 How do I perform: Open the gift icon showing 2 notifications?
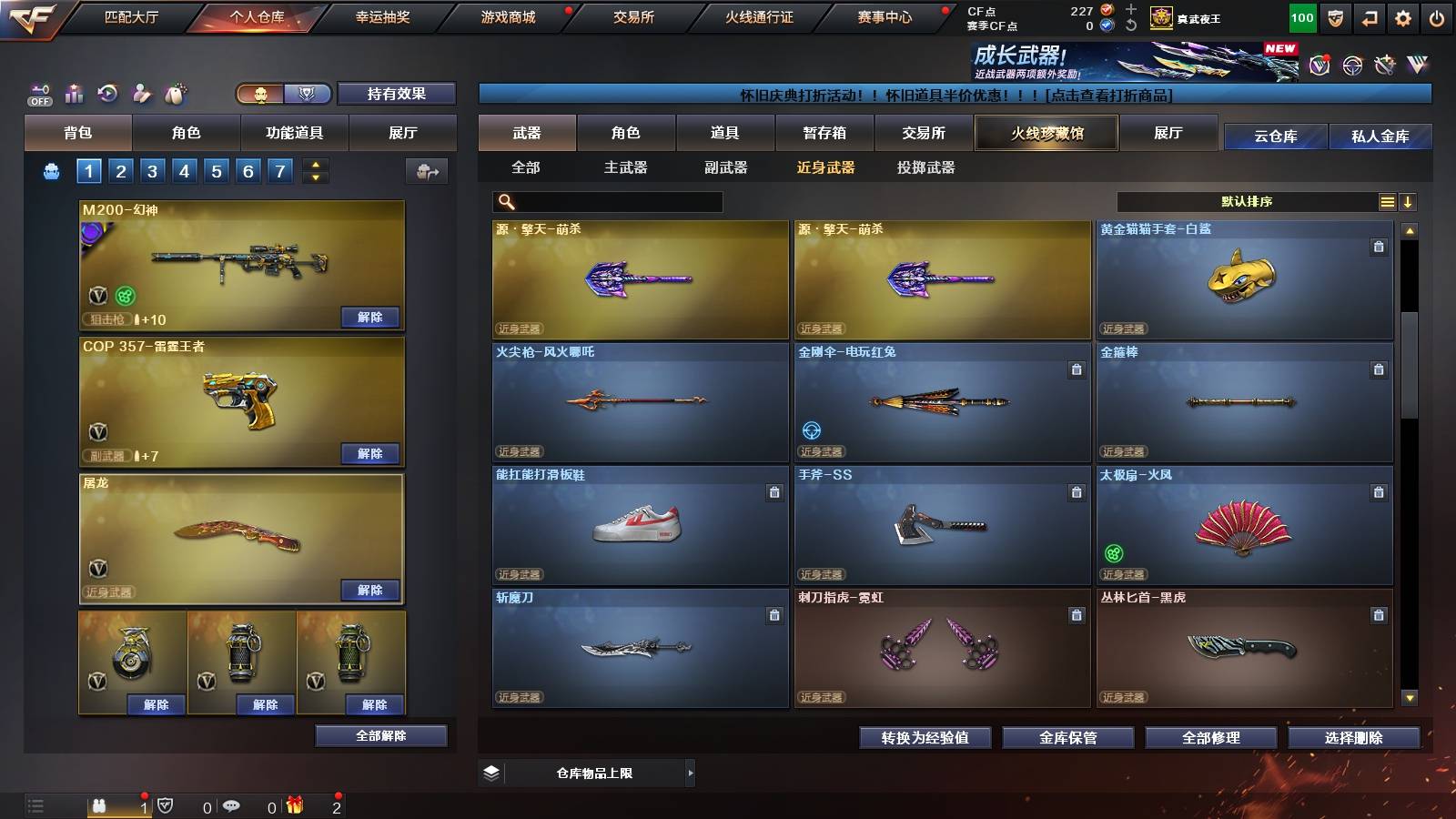coord(295,805)
